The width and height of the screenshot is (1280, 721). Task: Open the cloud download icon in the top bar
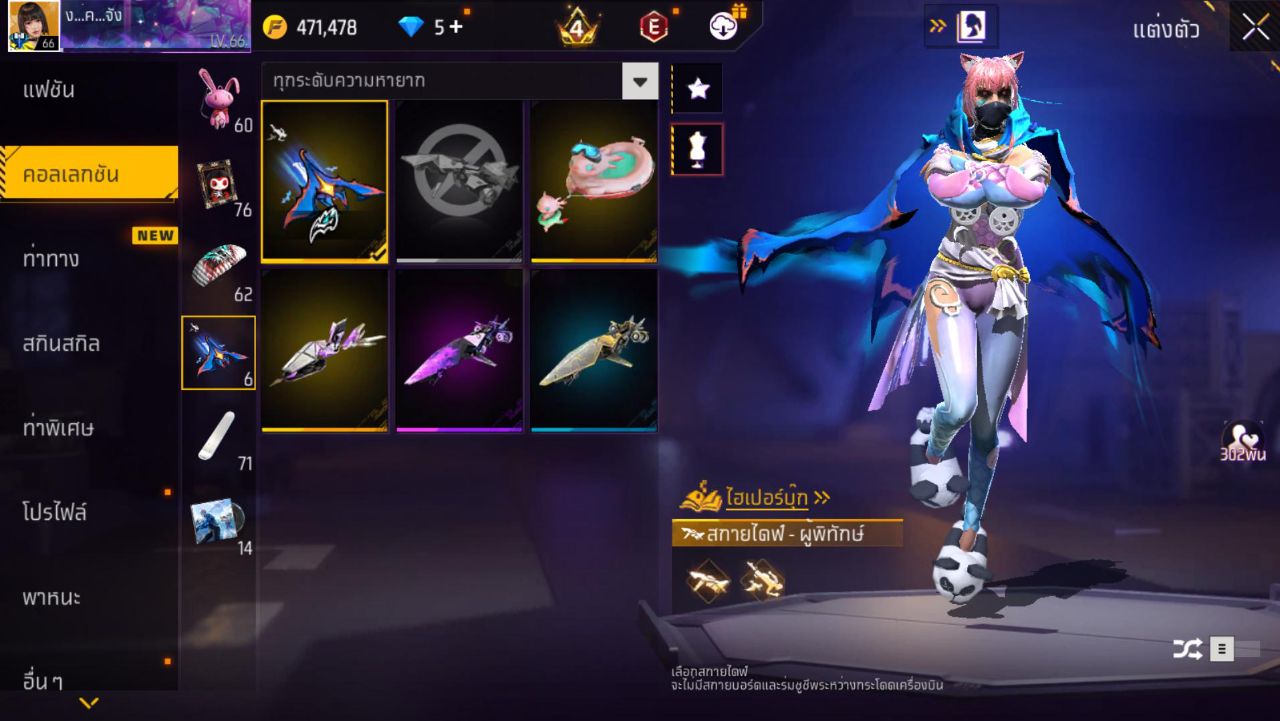(x=722, y=27)
